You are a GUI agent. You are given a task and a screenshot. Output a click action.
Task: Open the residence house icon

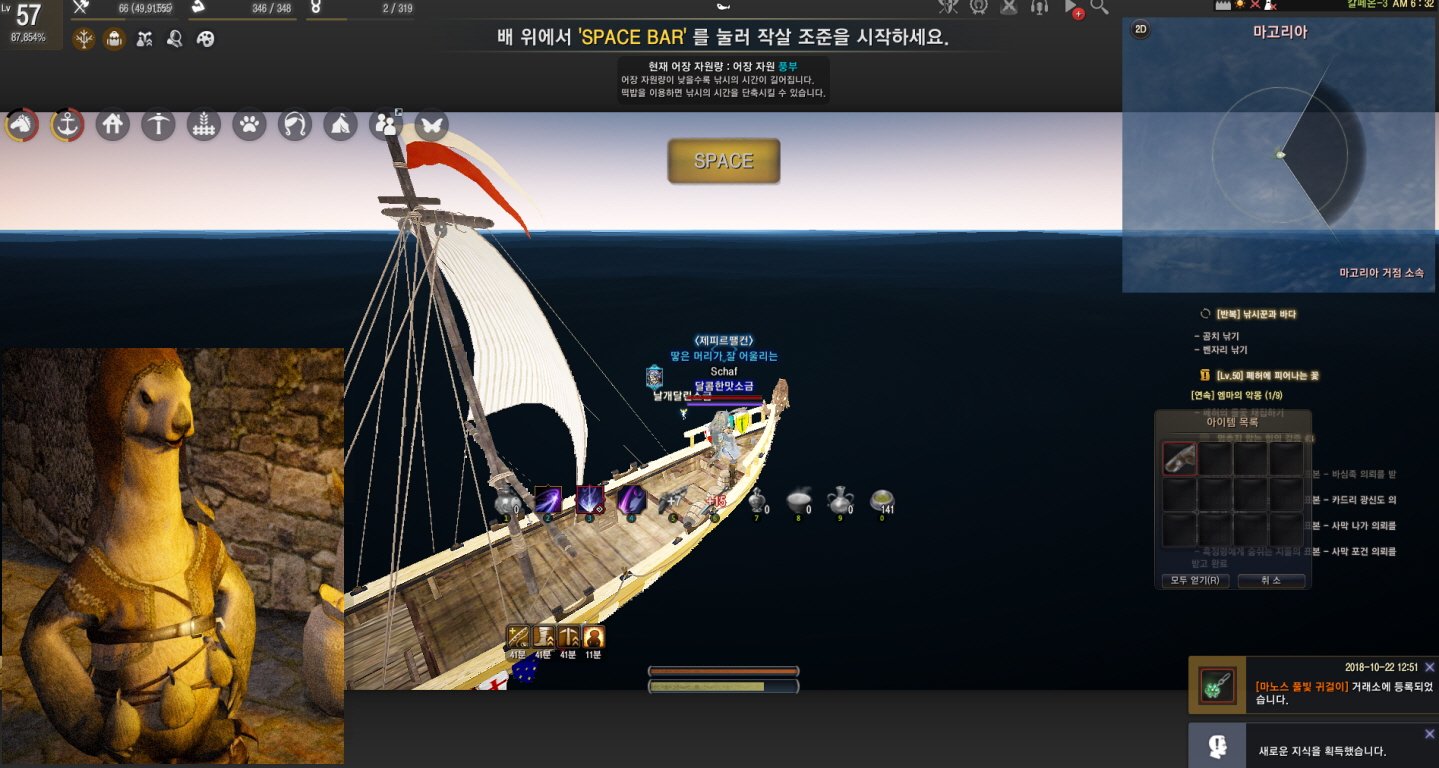coord(111,124)
